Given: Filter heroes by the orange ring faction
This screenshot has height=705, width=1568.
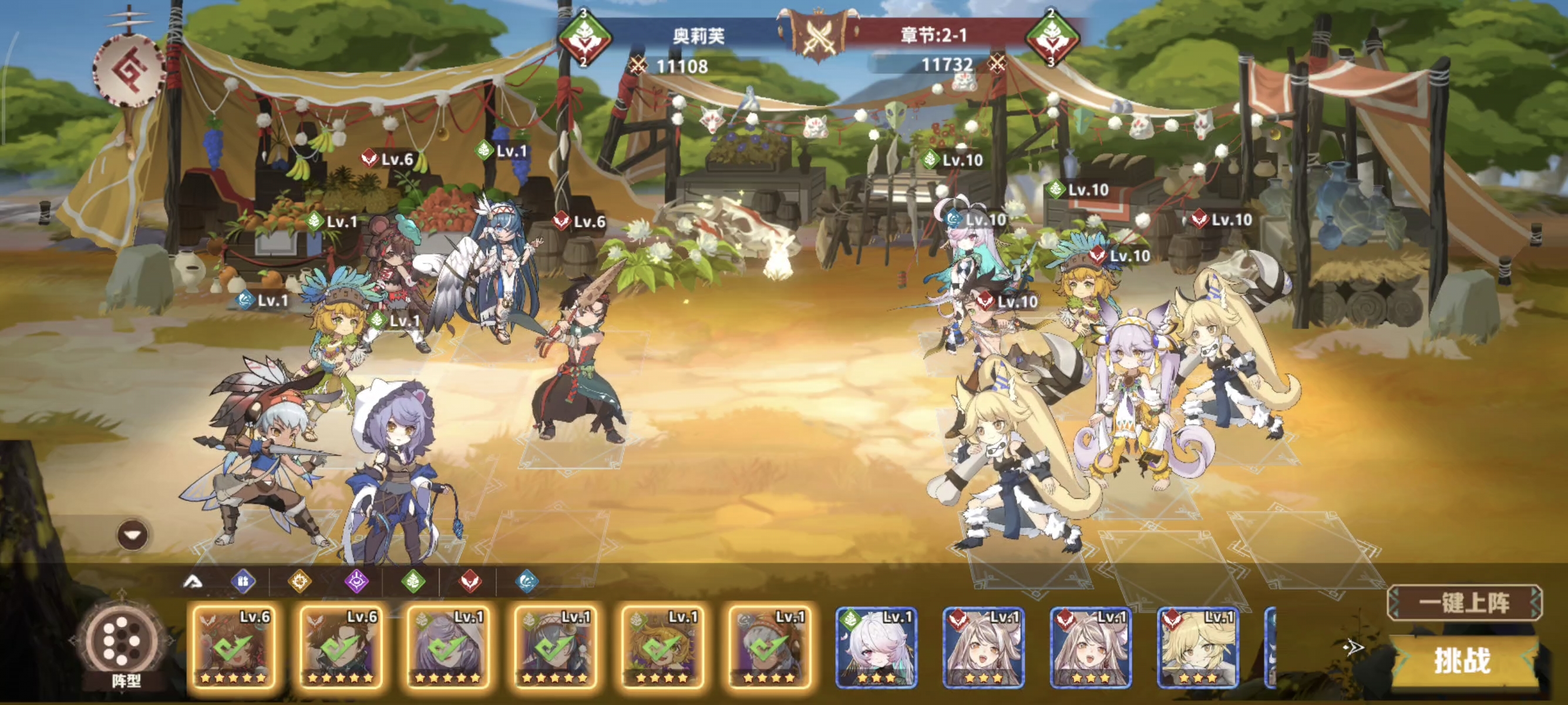Looking at the screenshot, I should pos(300,582).
